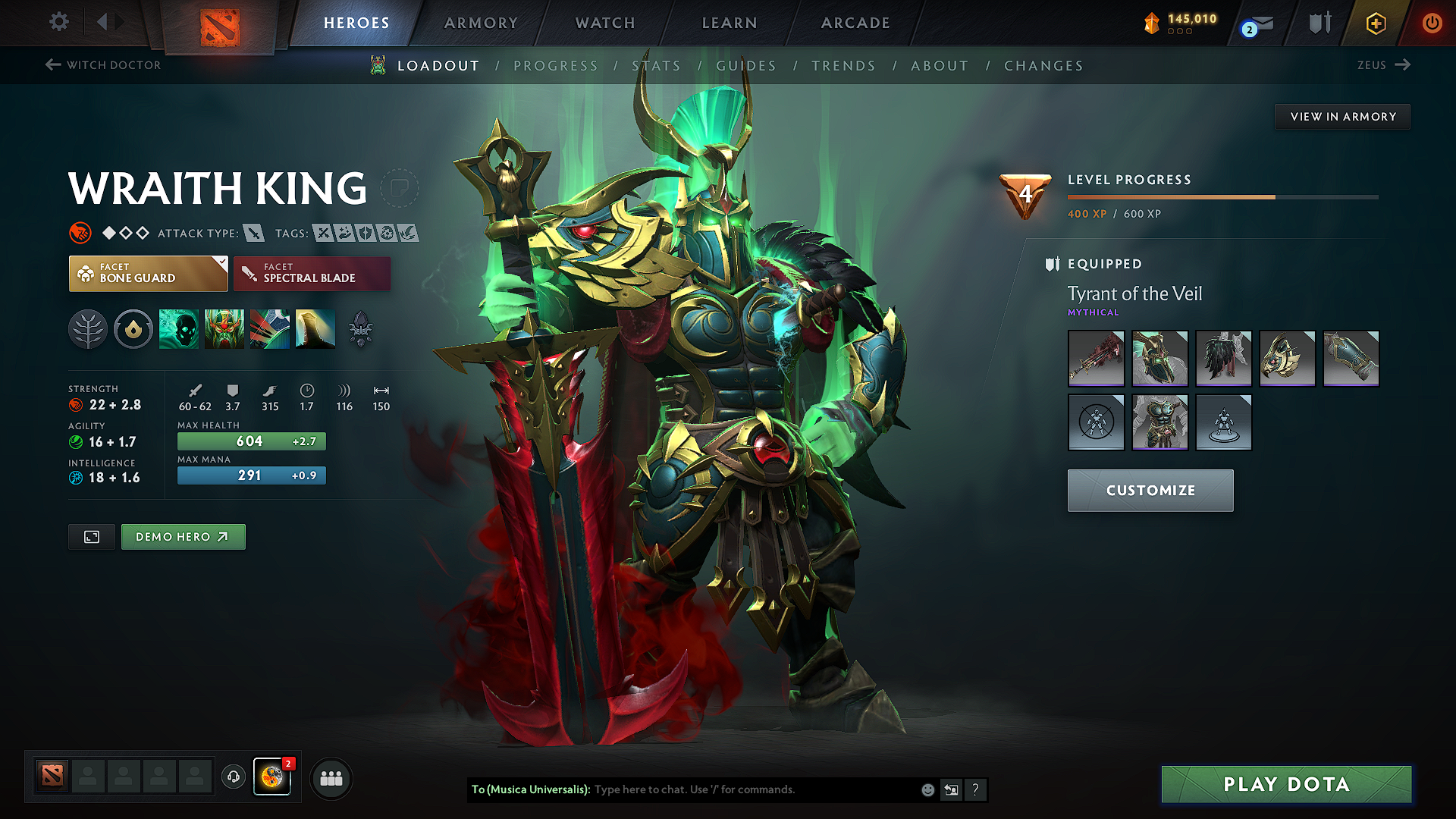Open the Aghanim's upgrade icon beside abilities

tap(360, 329)
